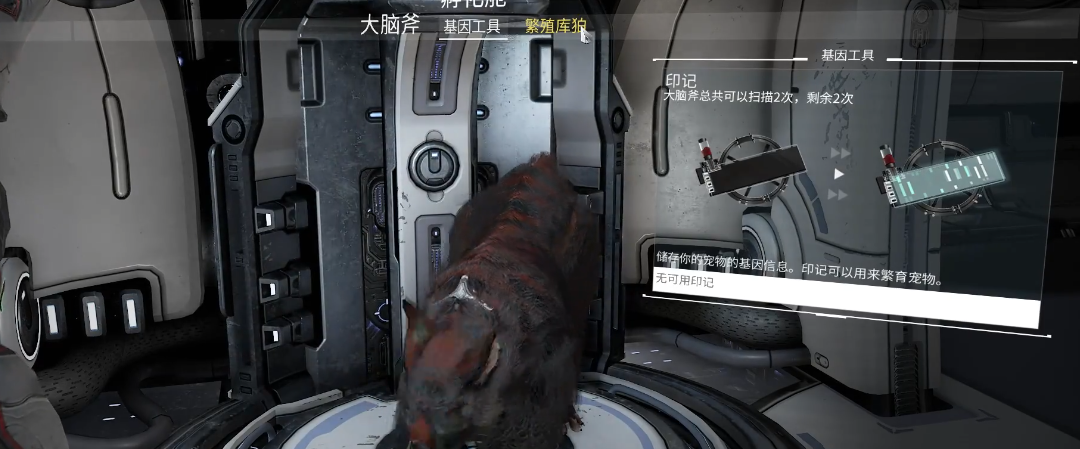This screenshot has height=449, width=1080.
Task: Open the 繁殖库狛 tab
Action: point(555,27)
